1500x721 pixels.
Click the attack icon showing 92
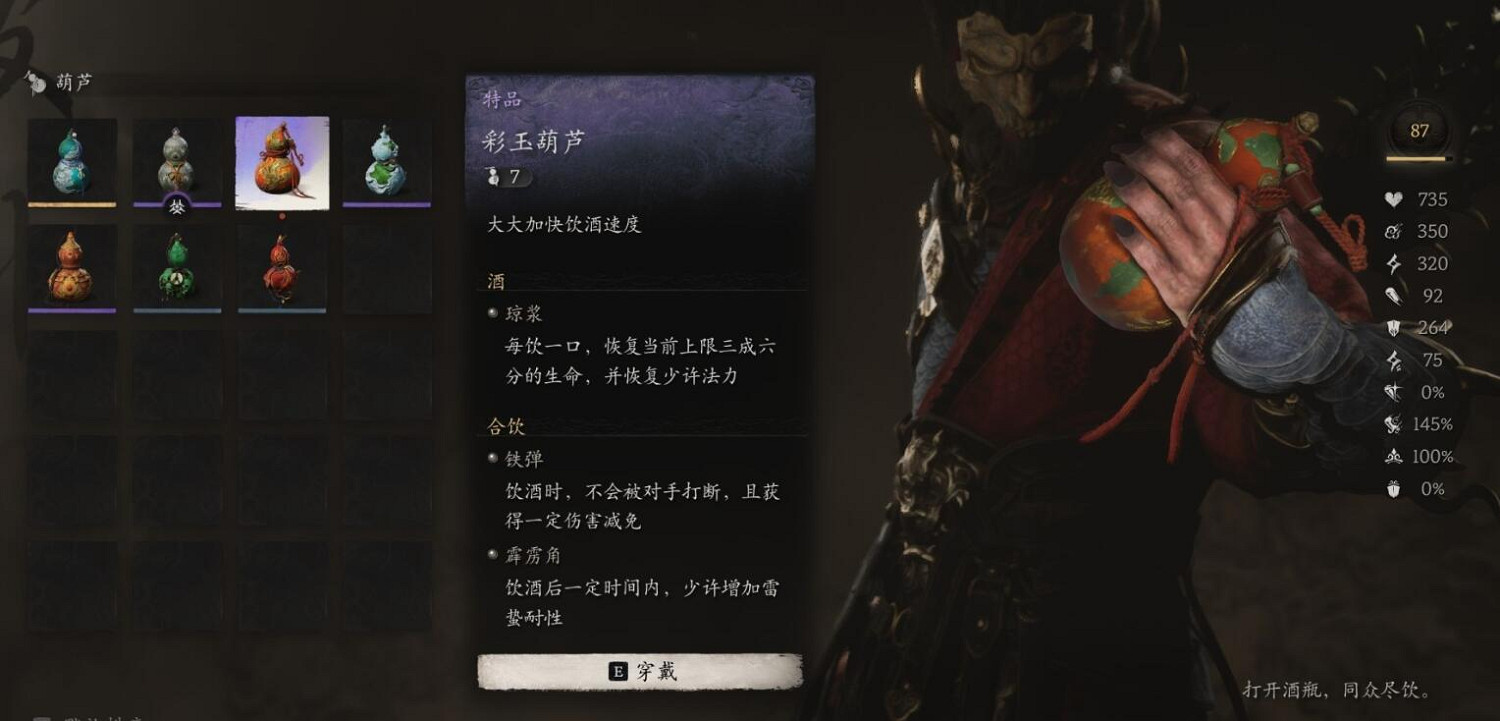click(x=1390, y=295)
